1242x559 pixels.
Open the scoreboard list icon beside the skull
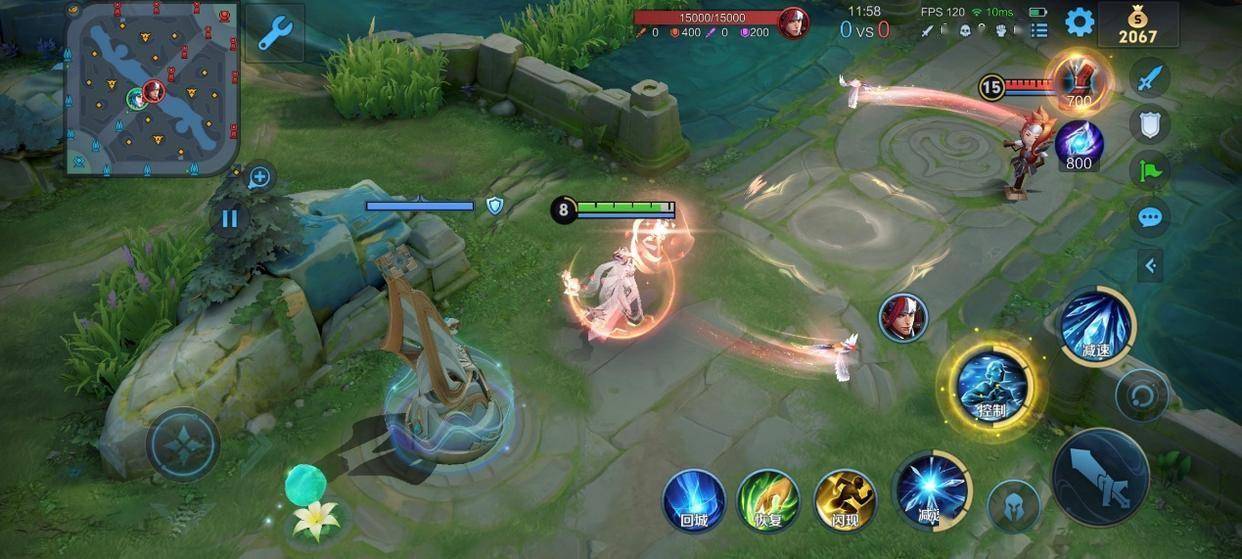[x=1039, y=30]
